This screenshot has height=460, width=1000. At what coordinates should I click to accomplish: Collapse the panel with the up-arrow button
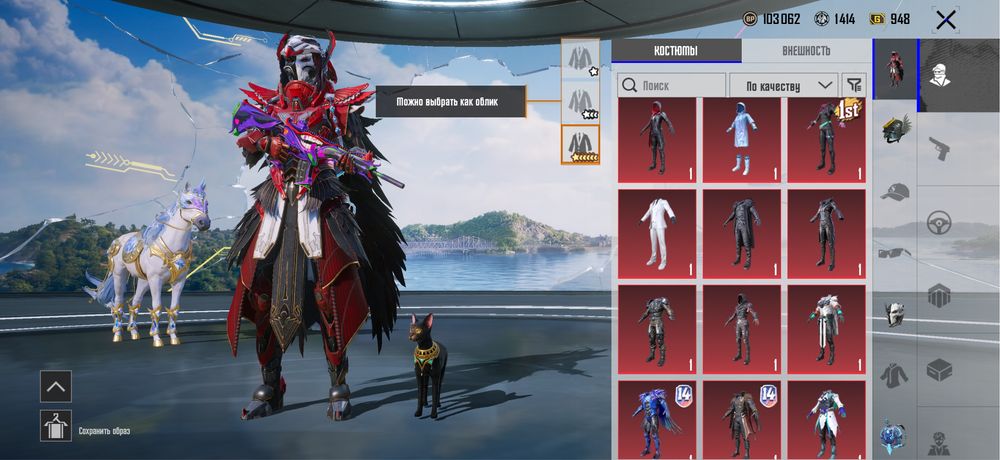(56, 386)
